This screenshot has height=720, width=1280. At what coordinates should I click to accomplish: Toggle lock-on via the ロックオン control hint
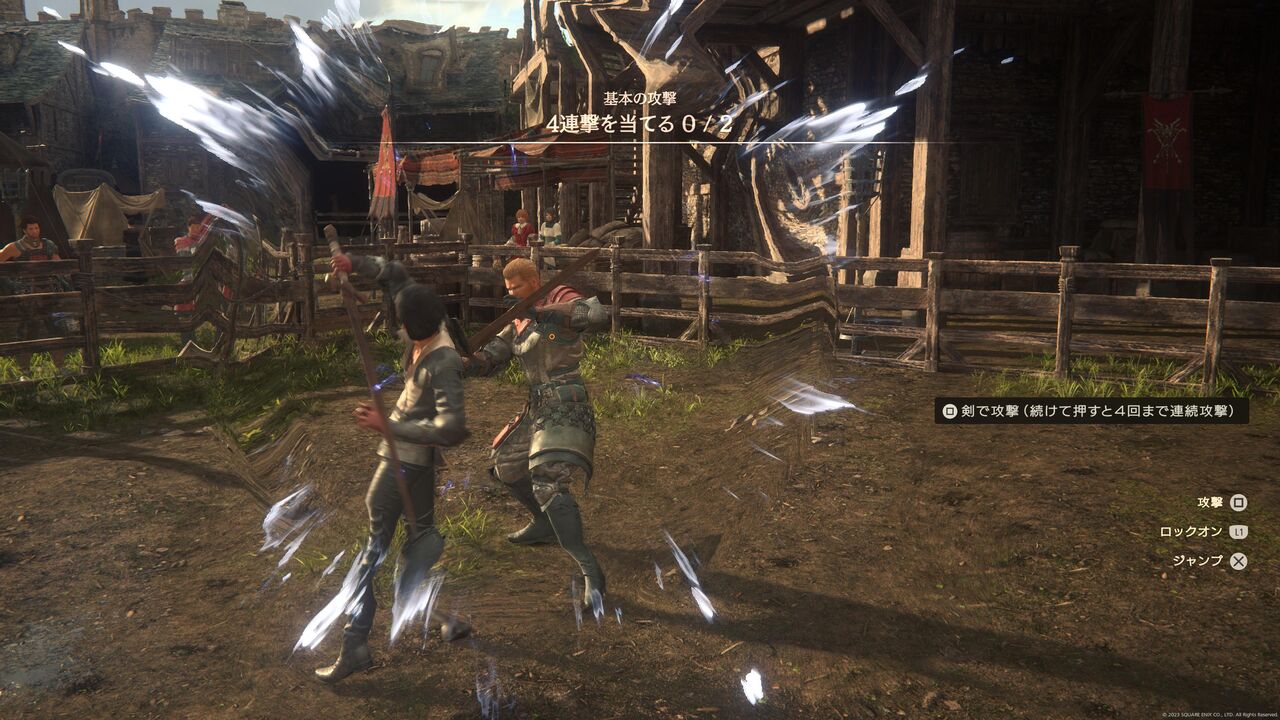(1191, 532)
